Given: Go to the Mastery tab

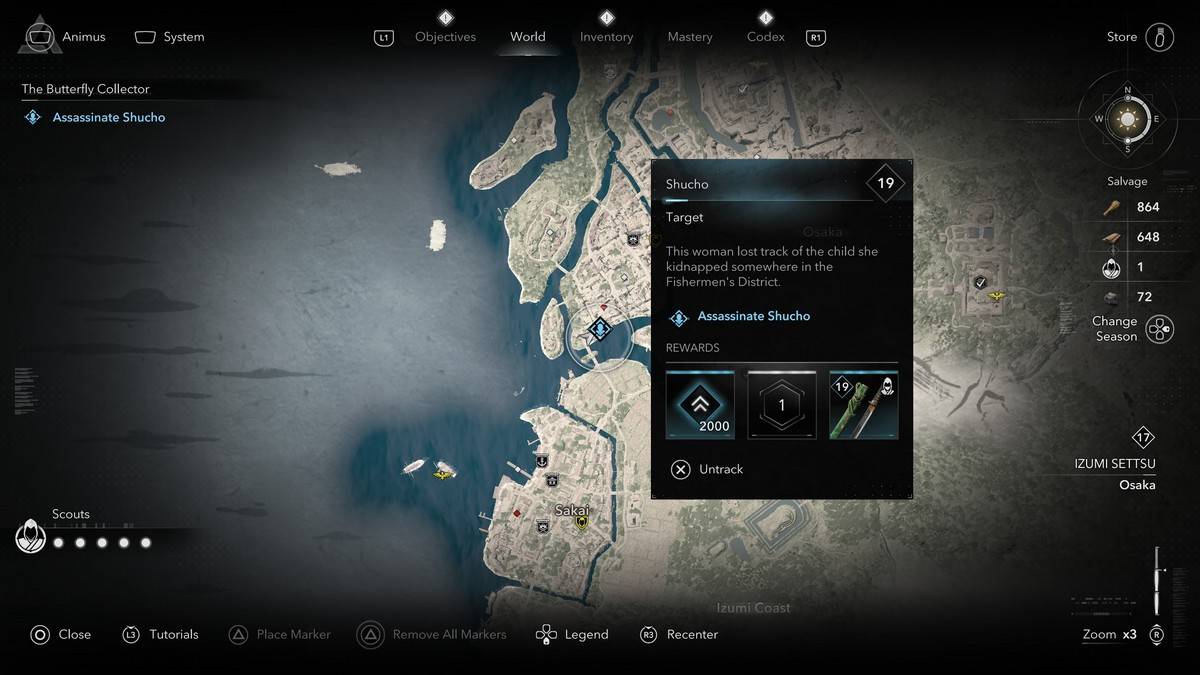Looking at the screenshot, I should click(690, 37).
